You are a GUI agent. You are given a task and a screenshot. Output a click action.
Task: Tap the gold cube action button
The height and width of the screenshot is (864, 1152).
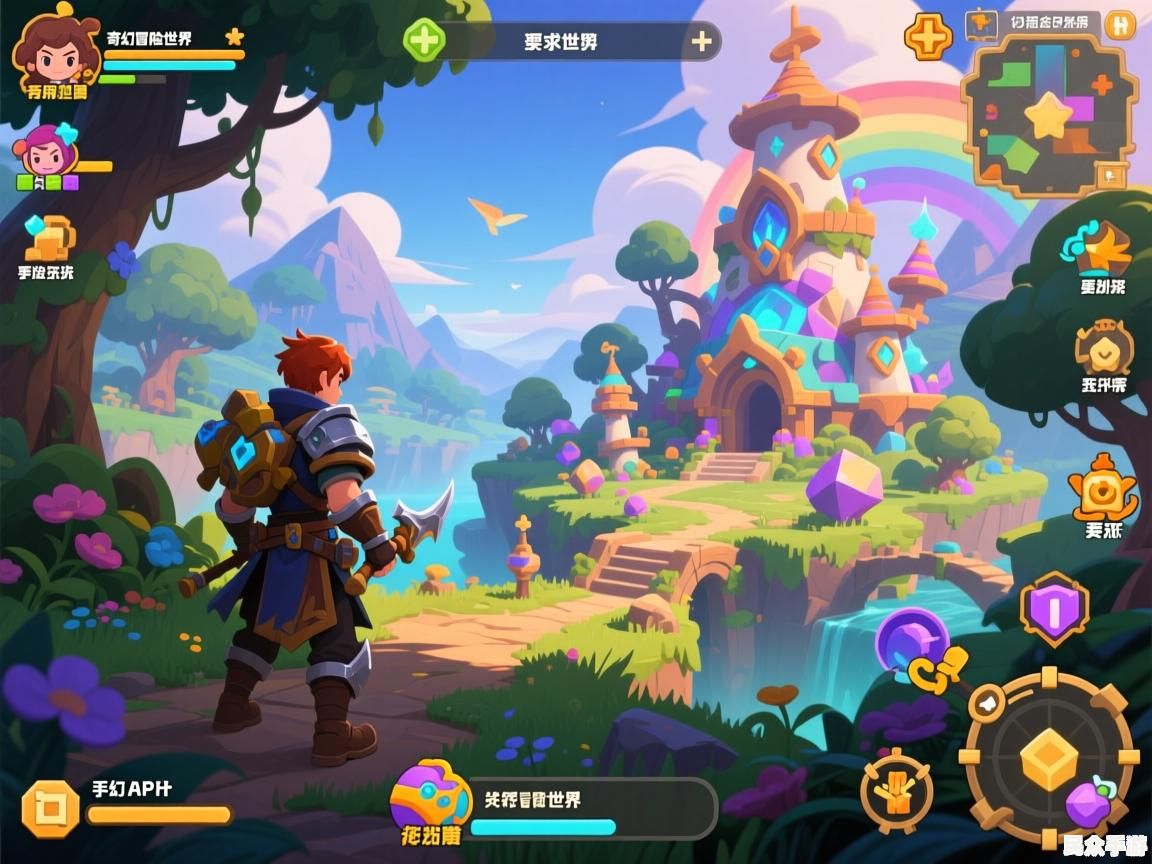point(1048,757)
